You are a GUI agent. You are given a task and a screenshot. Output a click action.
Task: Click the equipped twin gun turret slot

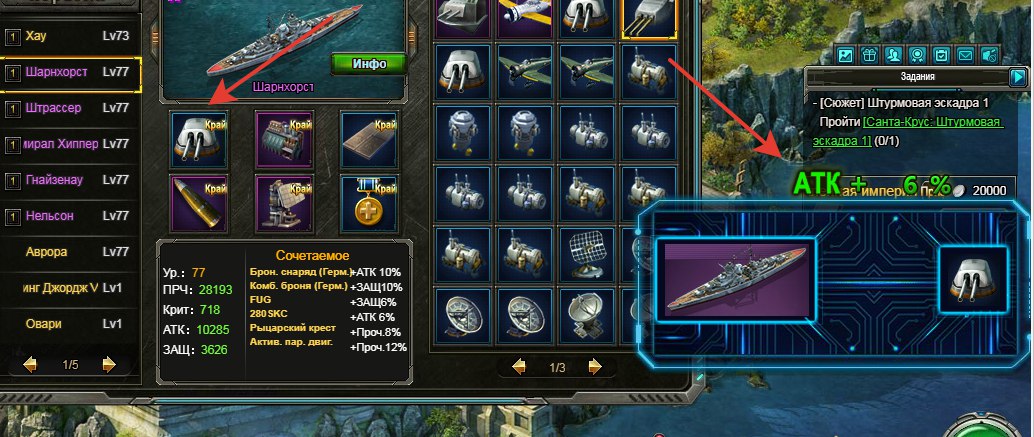198,137
